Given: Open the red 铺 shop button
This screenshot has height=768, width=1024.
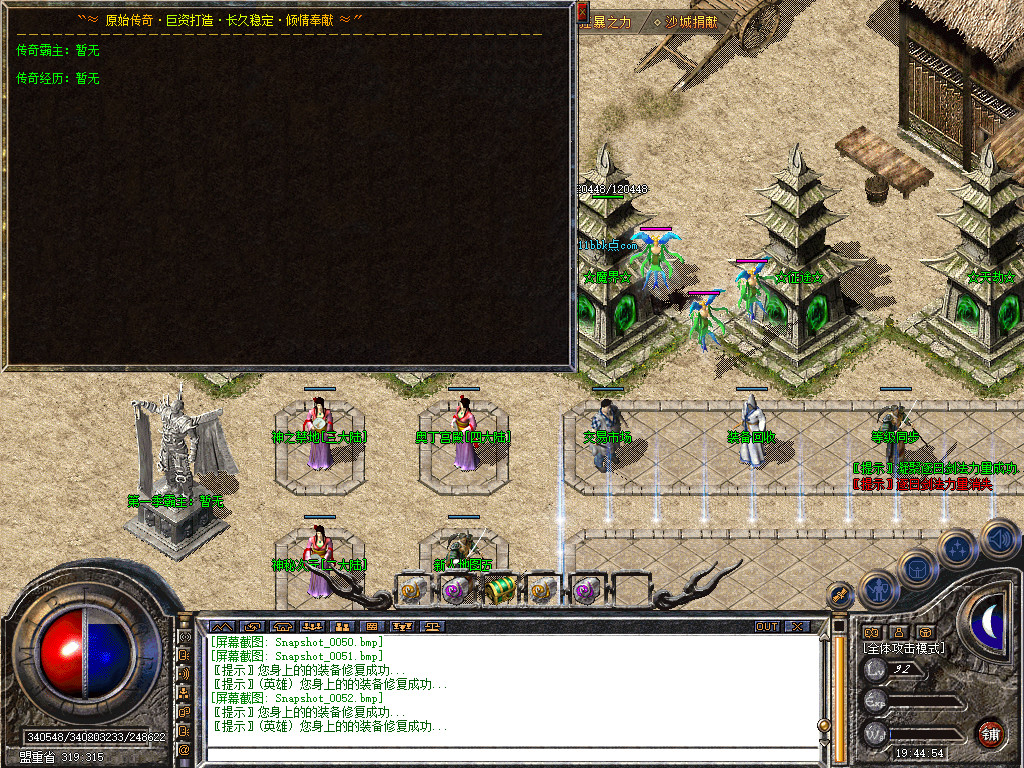Looking at the screenshot, I should click(x=990, y=732).
